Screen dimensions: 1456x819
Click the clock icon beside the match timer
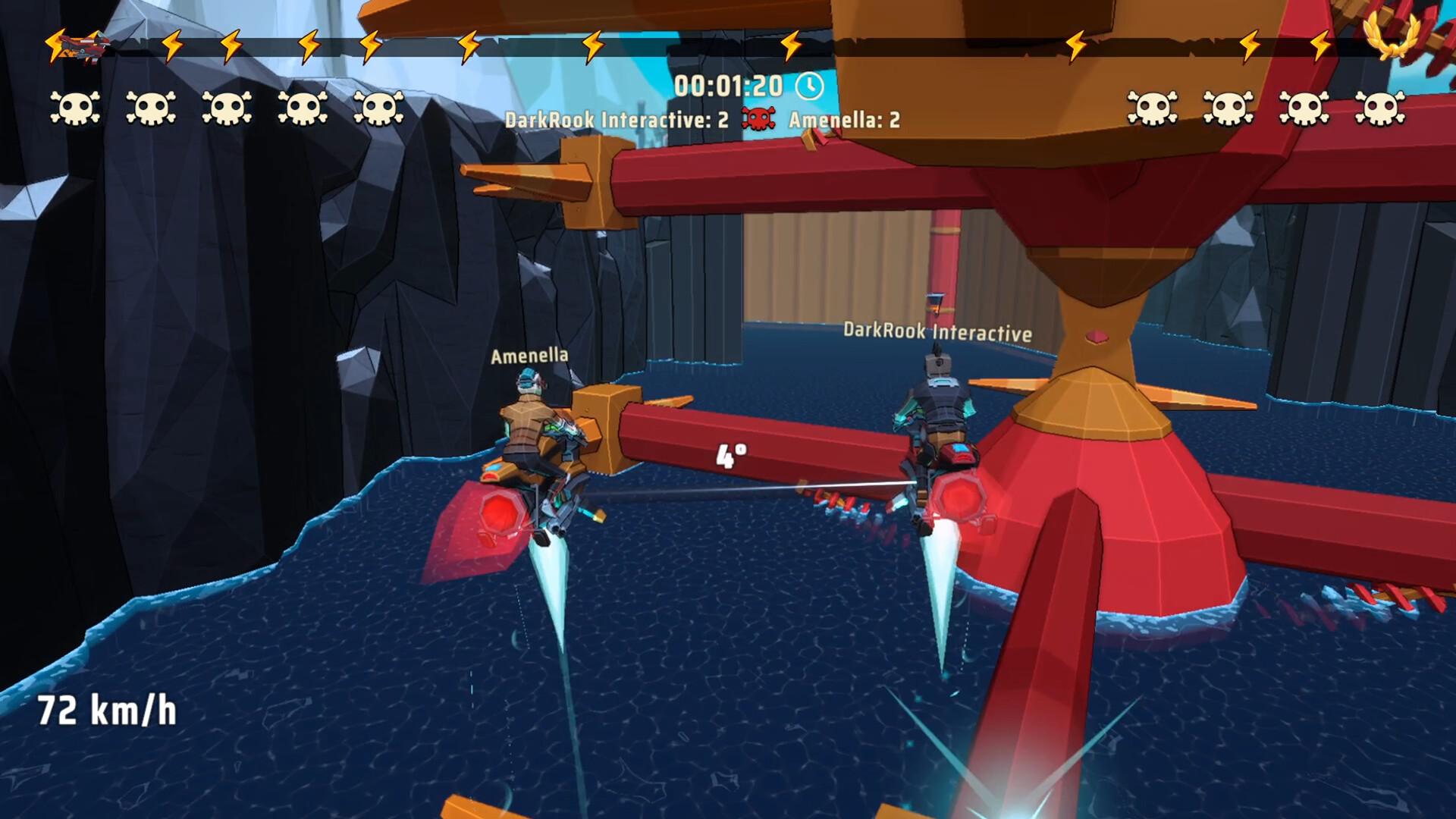click(x=808, y=86)
